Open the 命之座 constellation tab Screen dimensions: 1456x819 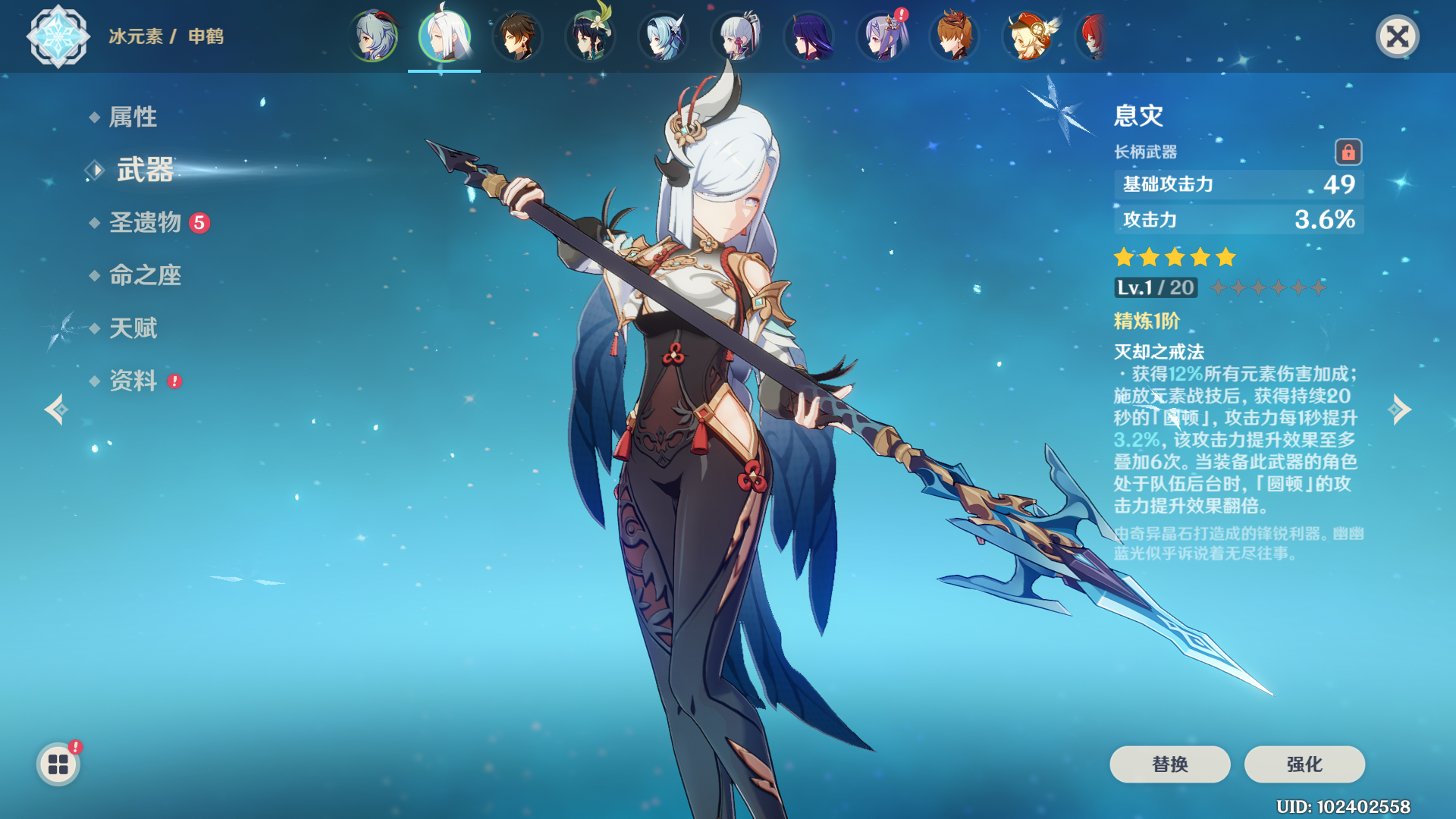(145, 275)
